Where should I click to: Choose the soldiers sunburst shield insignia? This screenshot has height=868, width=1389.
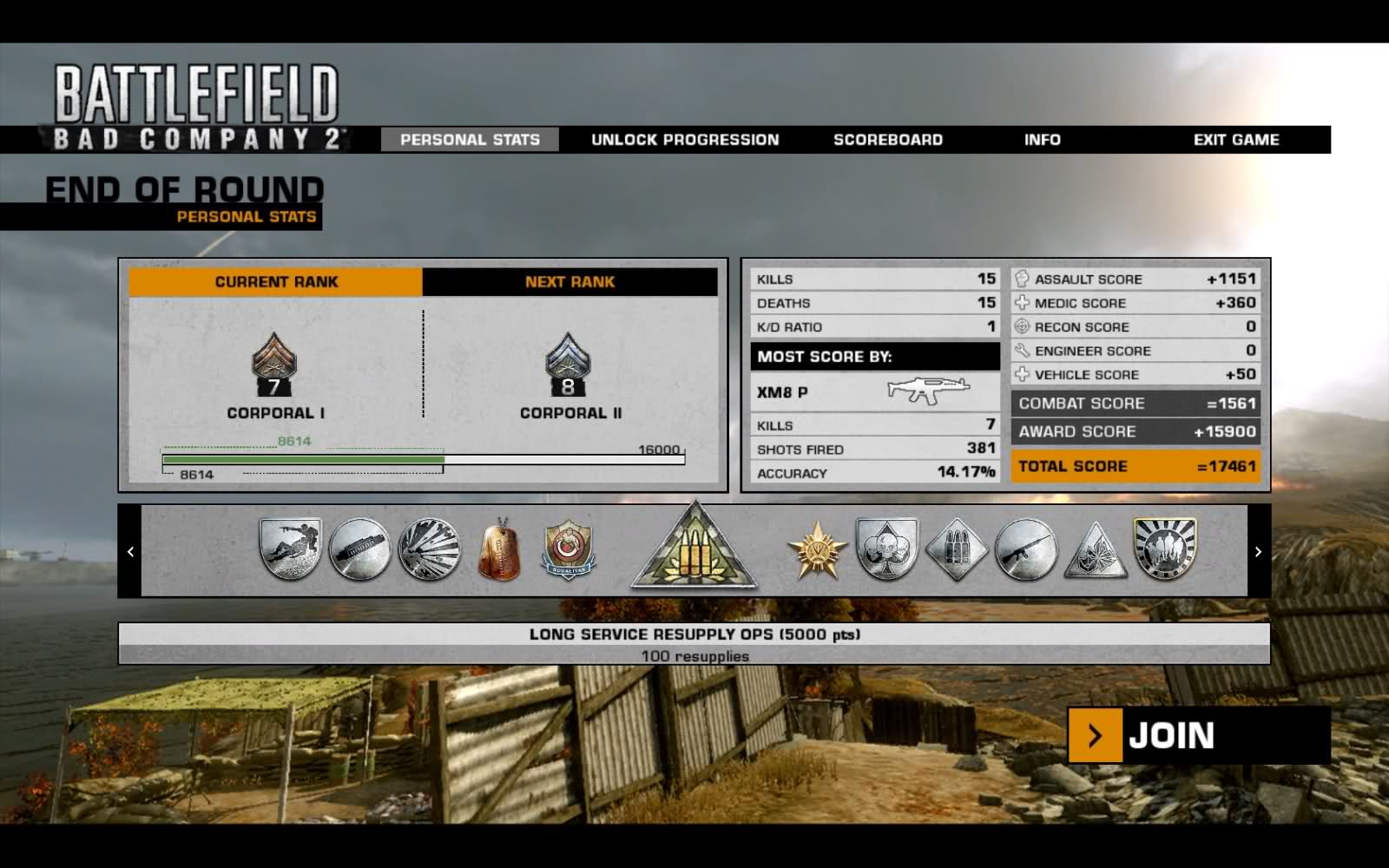[1164, 549]
